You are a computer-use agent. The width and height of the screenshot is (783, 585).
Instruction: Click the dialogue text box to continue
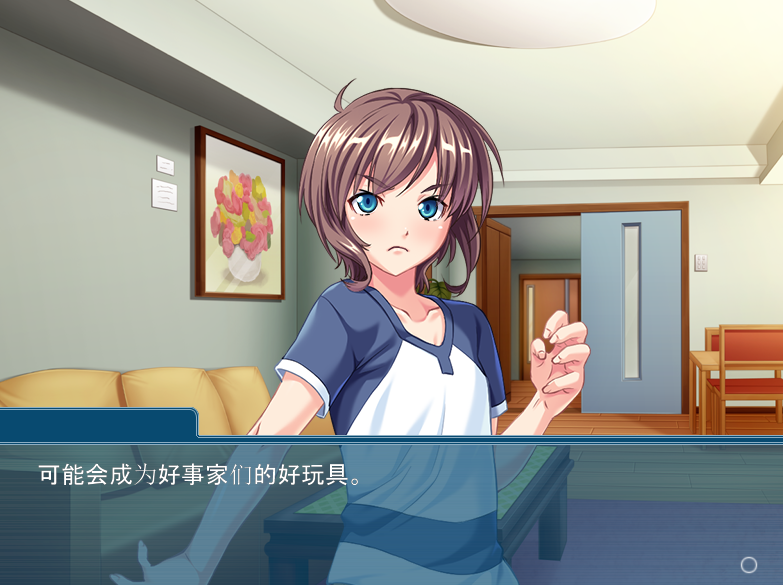(x=391, y=512)
